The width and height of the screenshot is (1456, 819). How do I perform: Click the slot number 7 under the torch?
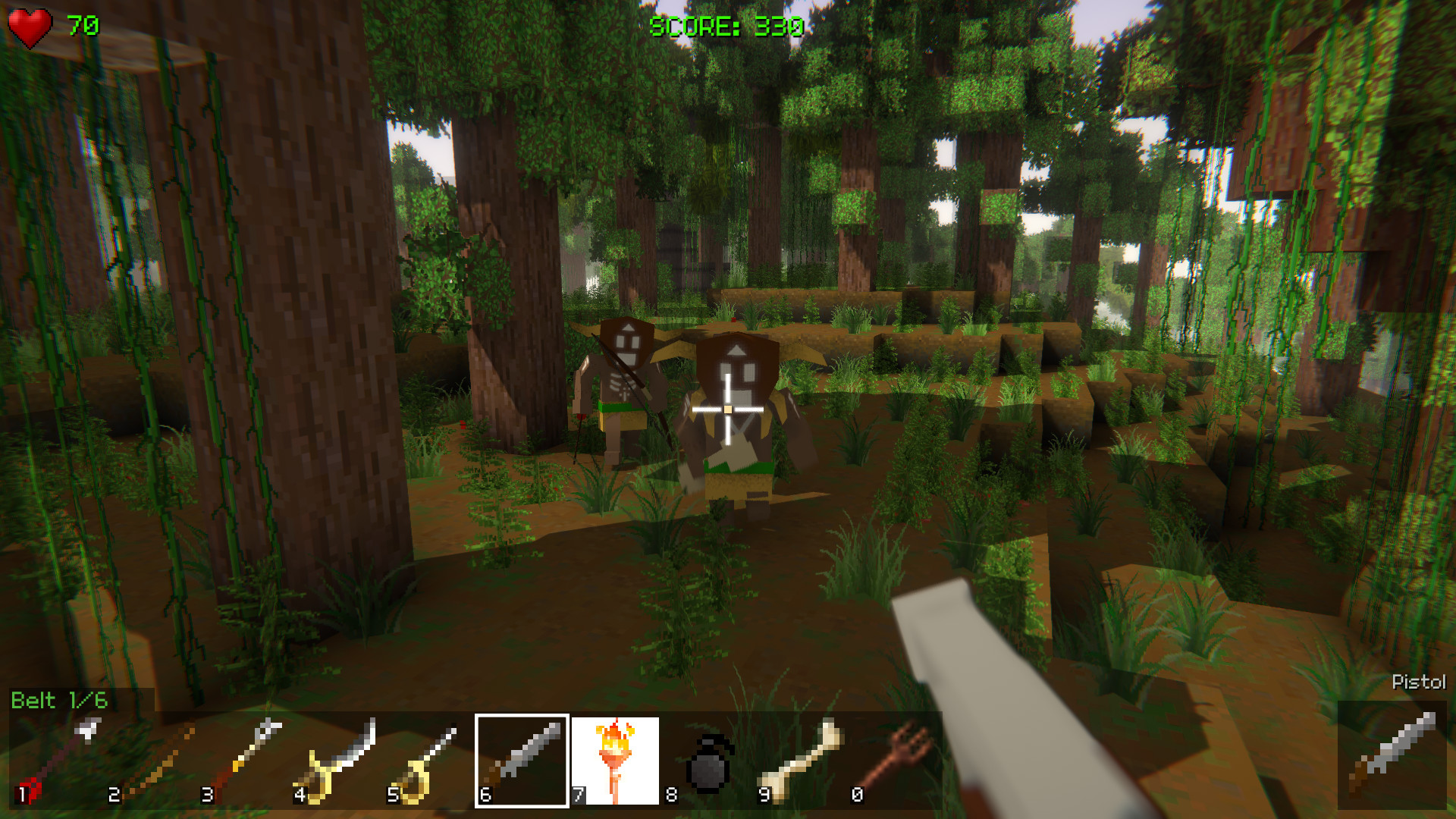coord(578,796)
